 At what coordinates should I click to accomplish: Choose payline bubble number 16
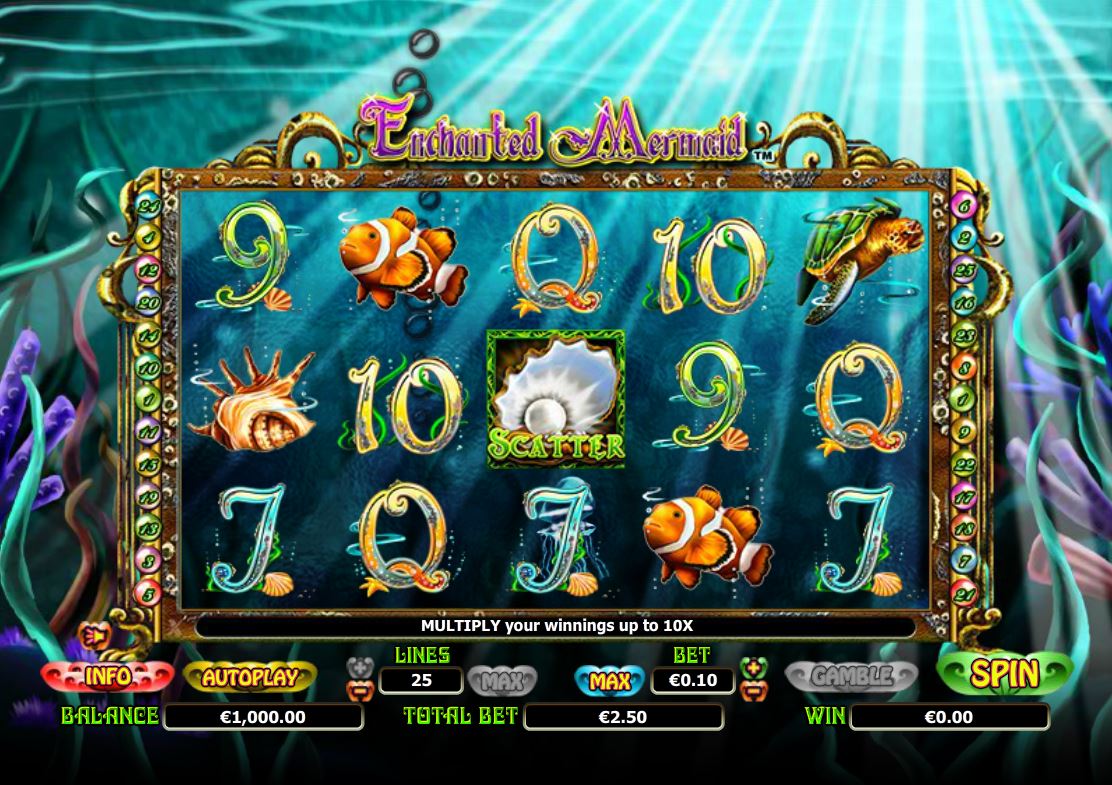pos(964,303)
